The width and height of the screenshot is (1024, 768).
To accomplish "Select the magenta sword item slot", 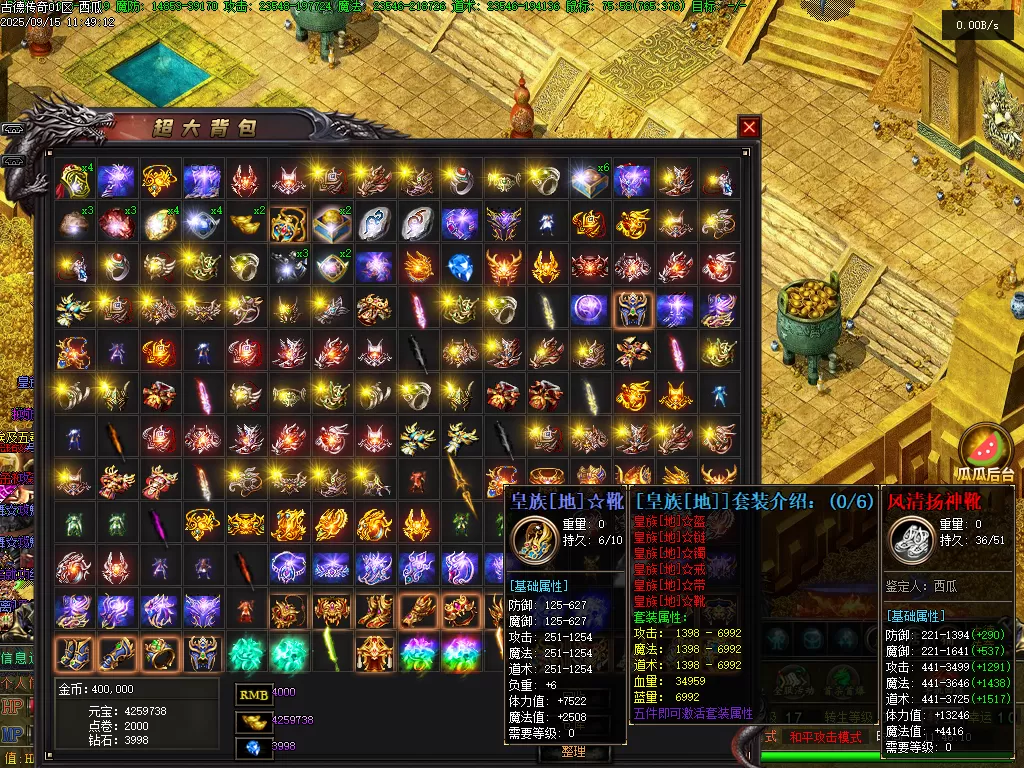I will coord(160,524).
